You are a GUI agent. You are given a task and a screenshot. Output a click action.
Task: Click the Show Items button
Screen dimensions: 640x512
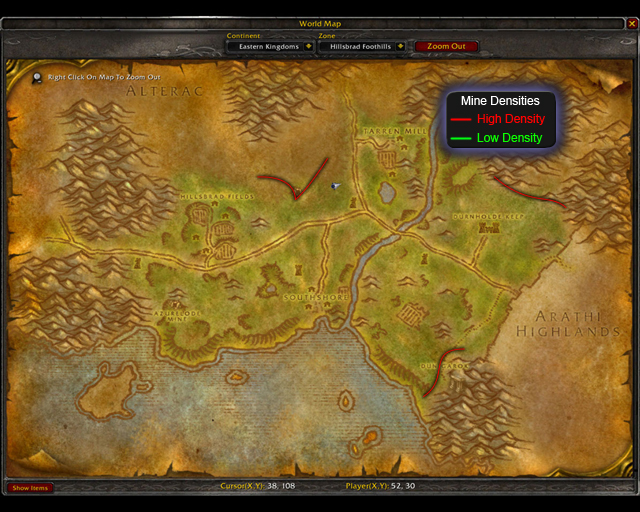tap(30, 488)
